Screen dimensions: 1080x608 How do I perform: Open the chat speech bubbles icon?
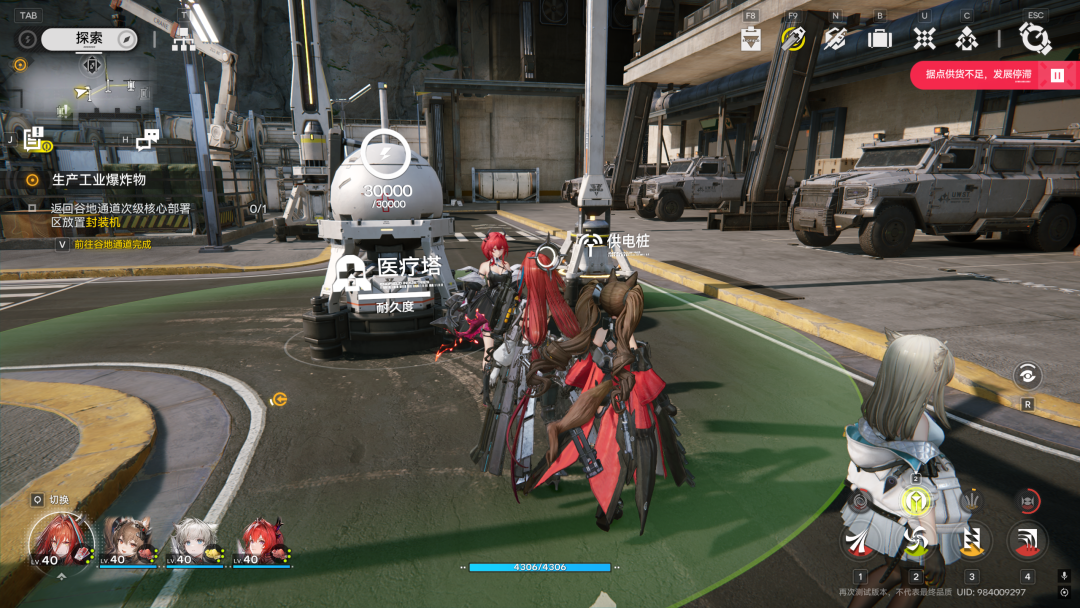(148, 140)
